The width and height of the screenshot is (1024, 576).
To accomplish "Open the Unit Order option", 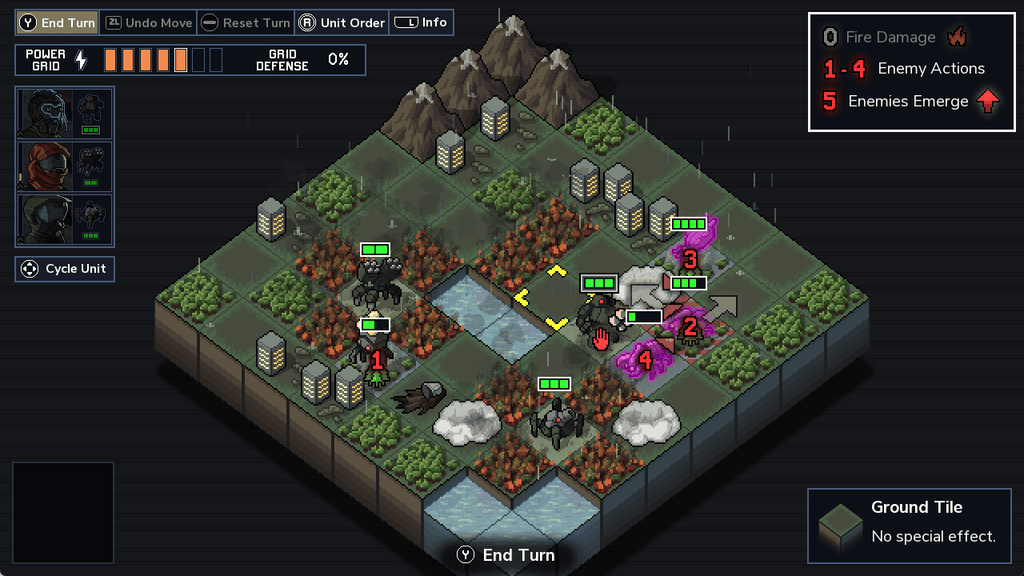I will [x=342, y=22].
